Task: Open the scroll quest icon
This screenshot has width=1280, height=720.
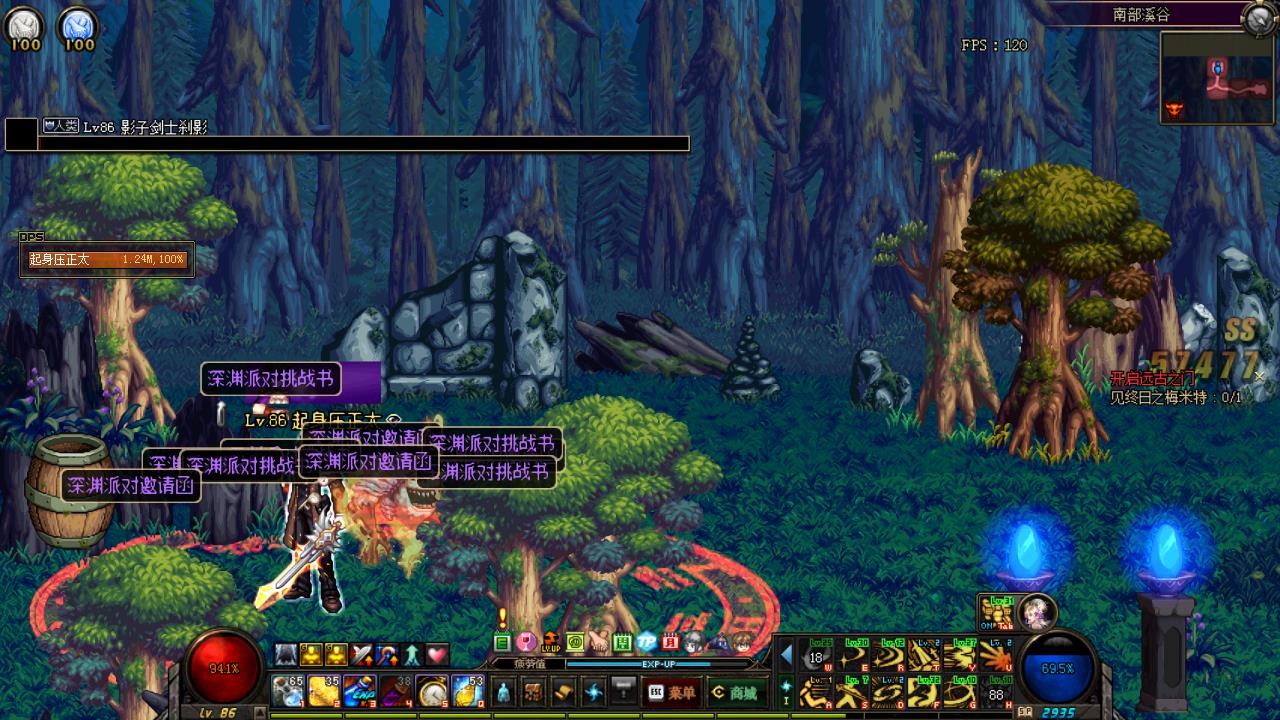Action: point(564,691)
